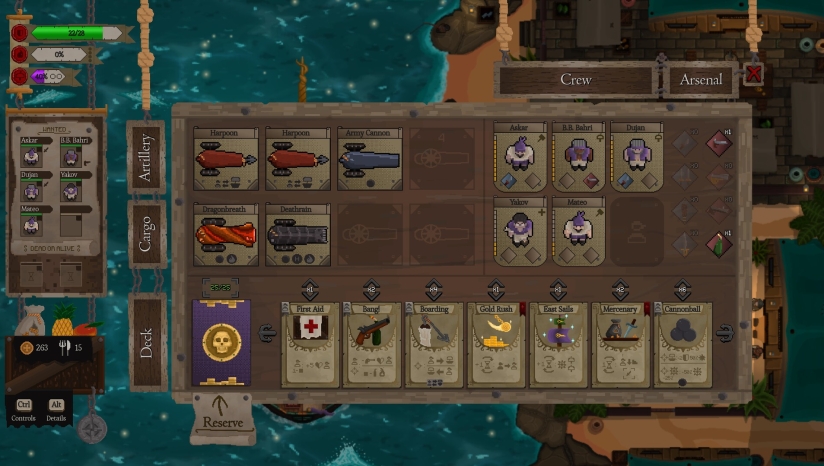Viewport: 824px width, 466px height.
Task: Select crew member Dujan's card
Action: (x=636, y=157)
